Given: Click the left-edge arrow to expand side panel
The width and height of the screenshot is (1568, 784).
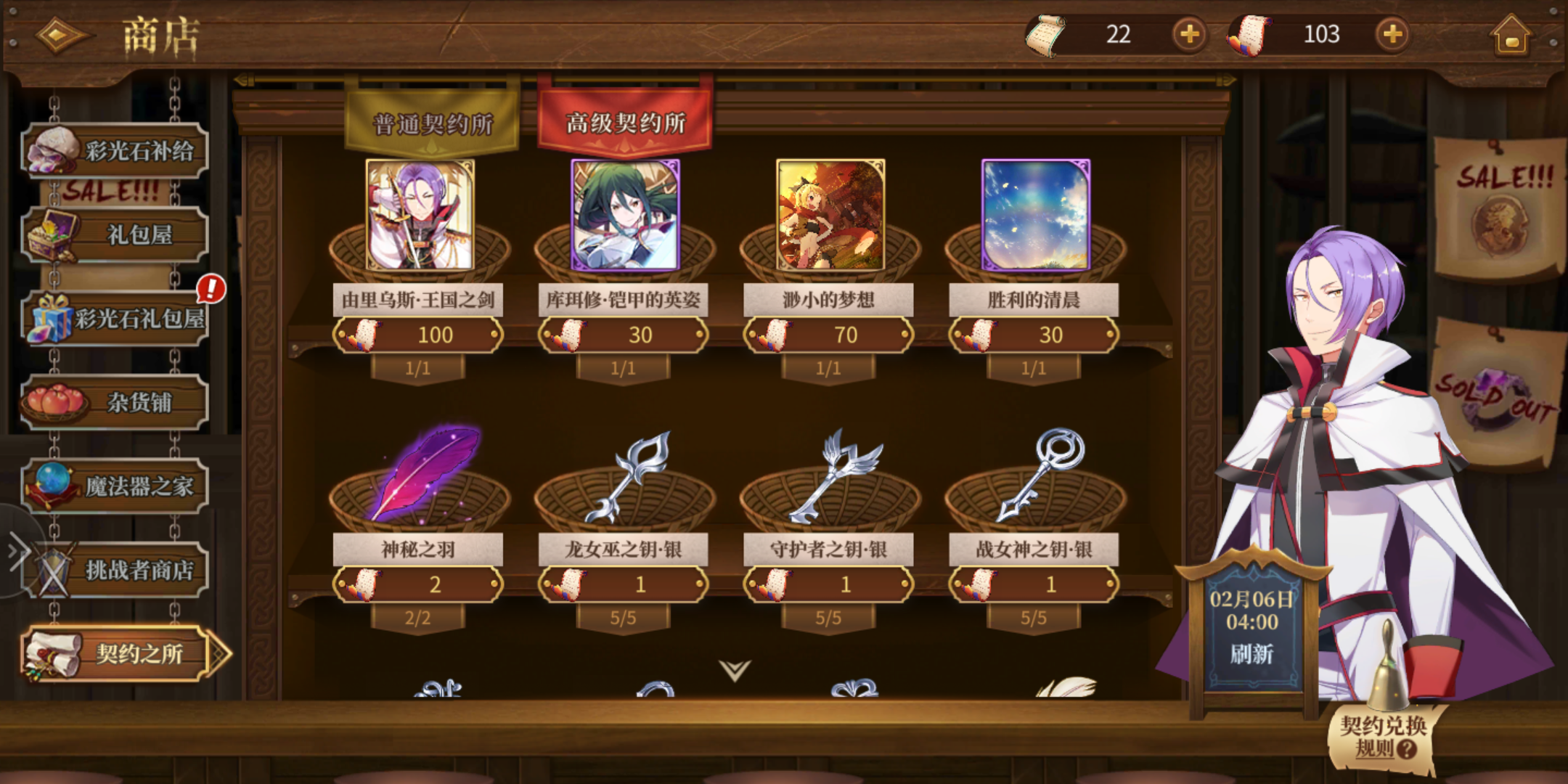Looking at the screenshot, I should (16, 552).
